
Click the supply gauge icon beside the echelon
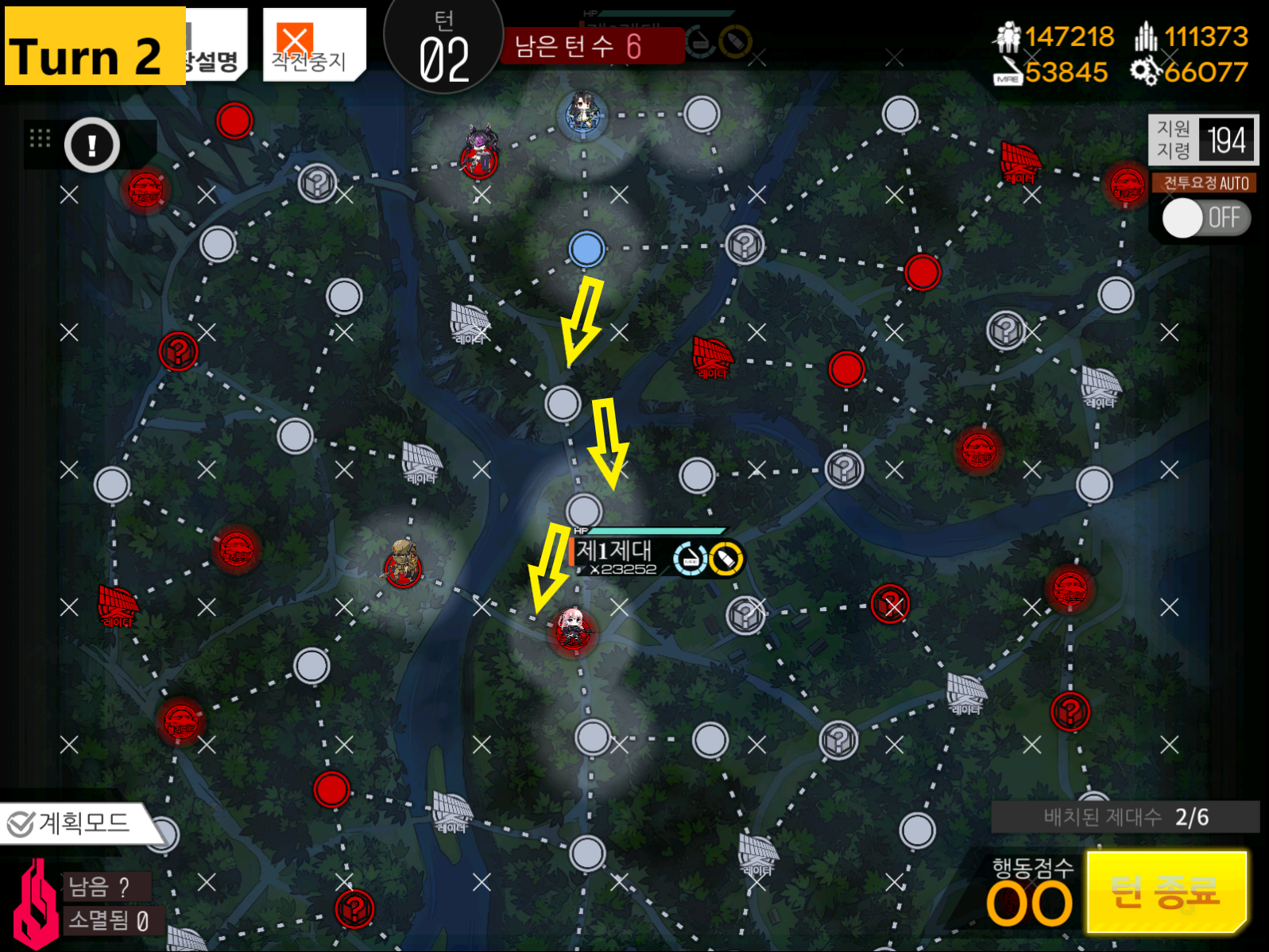click(x=690, y=557)
